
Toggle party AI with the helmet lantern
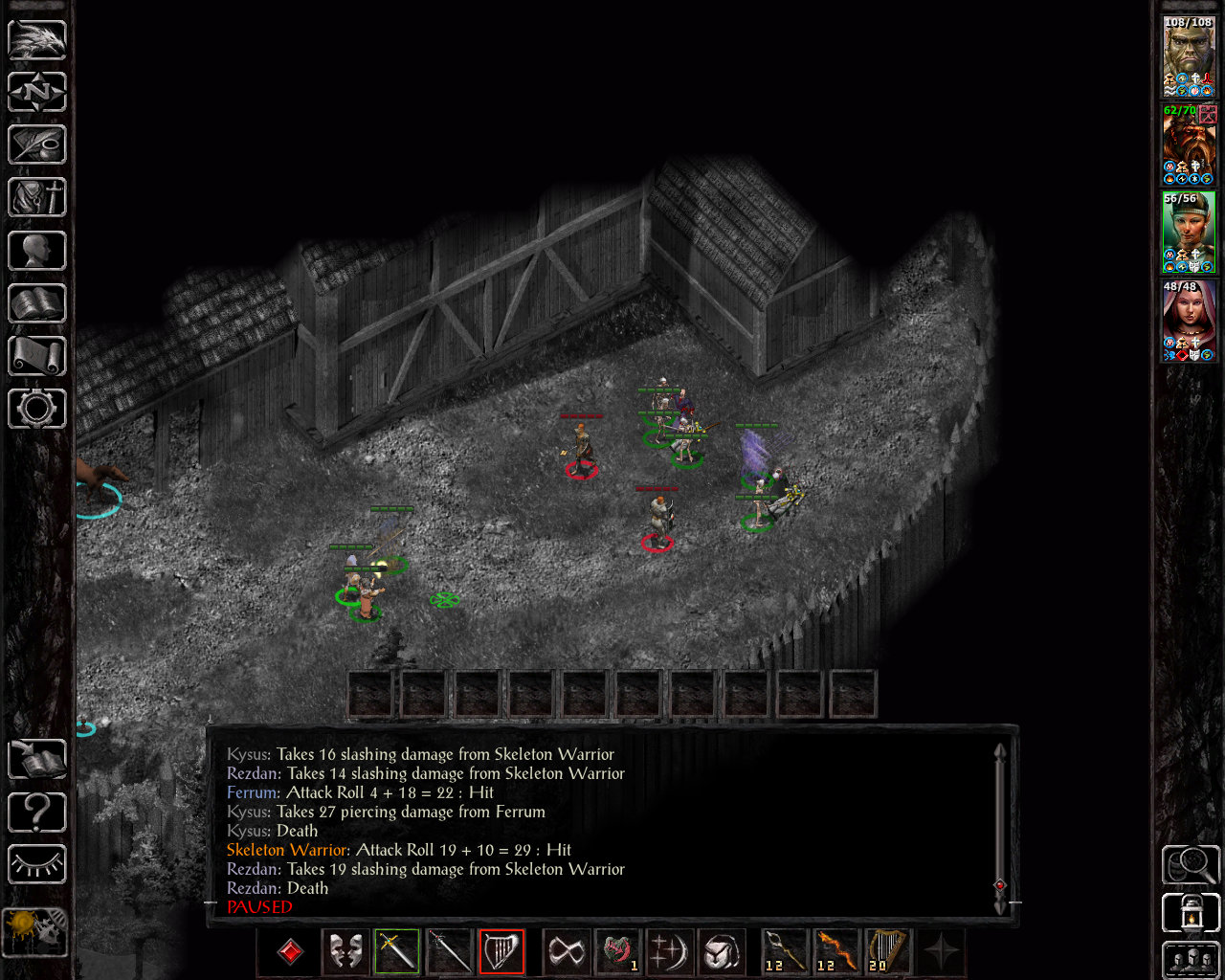[x=1190, y=912]
